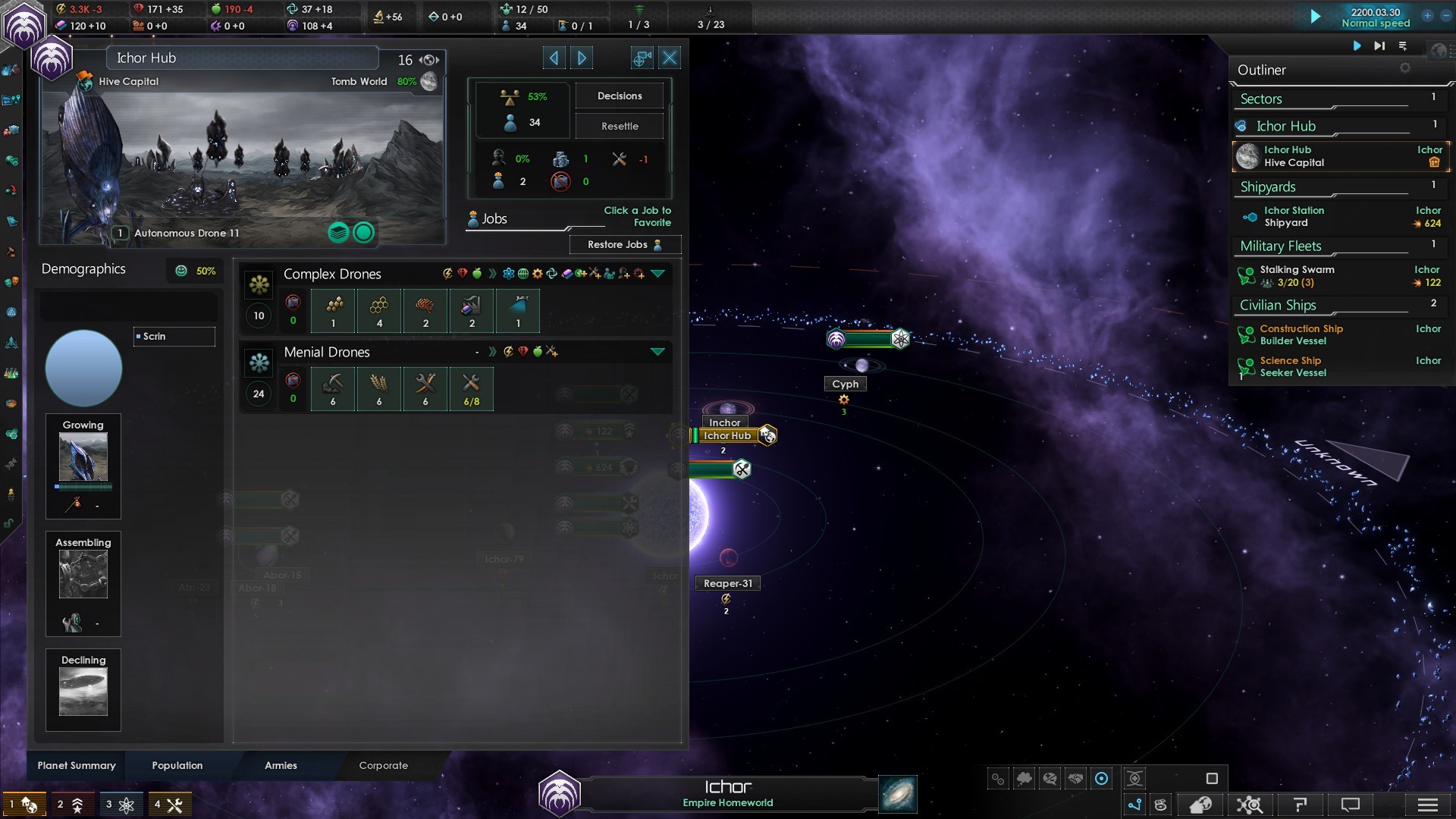Go to the next planet arrow
This screenshot has height=819, width=1456.
click(582, 58)
